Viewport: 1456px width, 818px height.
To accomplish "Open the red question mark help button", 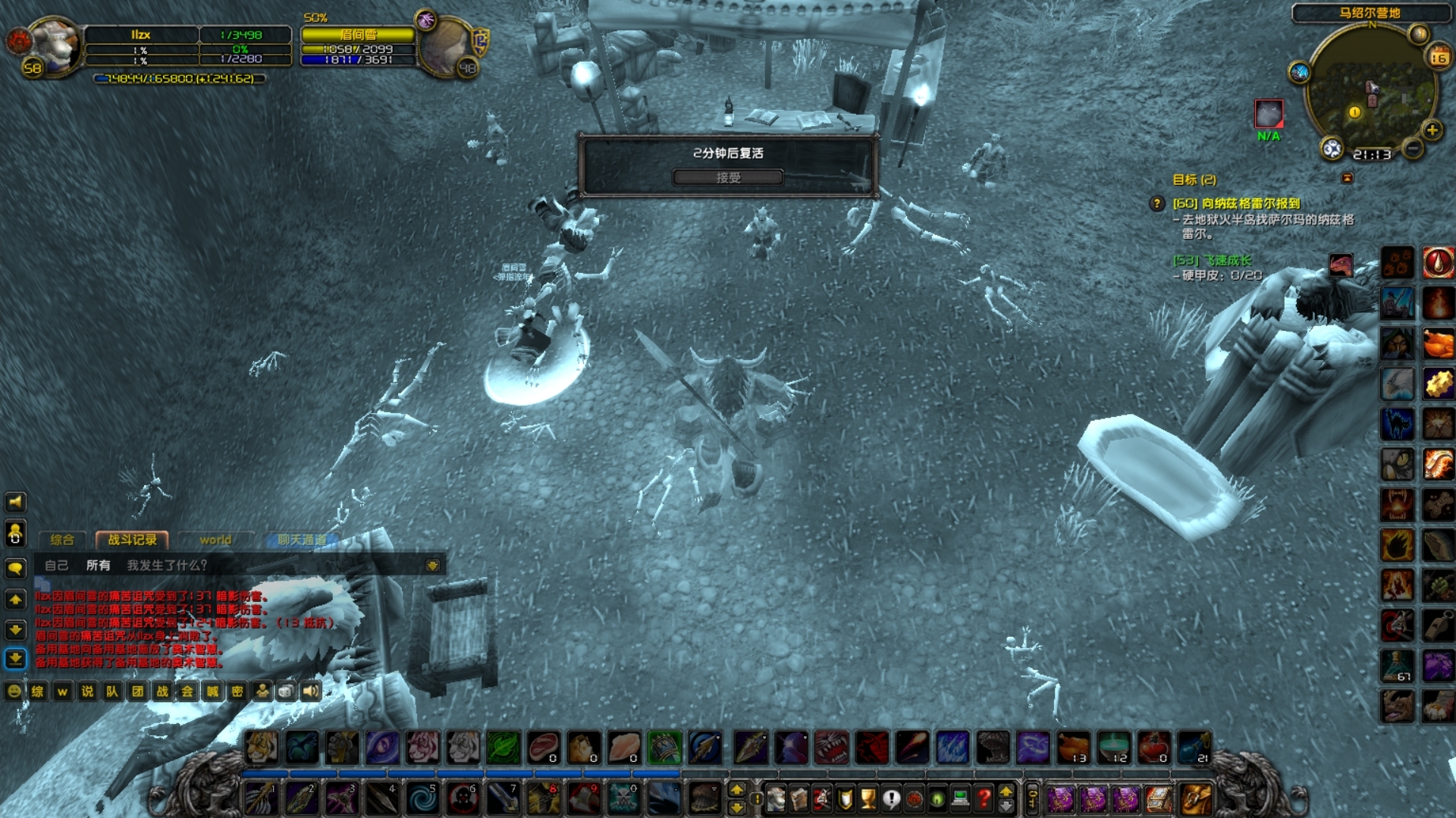I will pos(984,798).
